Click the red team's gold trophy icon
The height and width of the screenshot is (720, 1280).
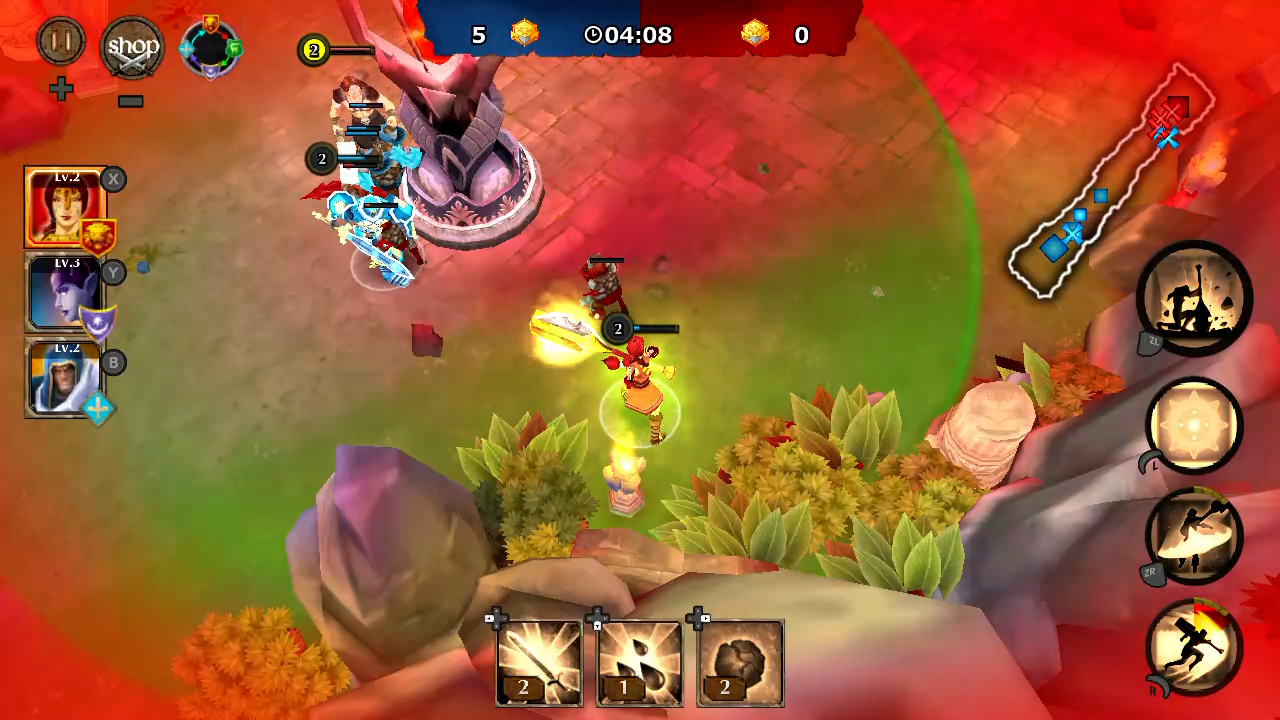(x=755, y=33)
